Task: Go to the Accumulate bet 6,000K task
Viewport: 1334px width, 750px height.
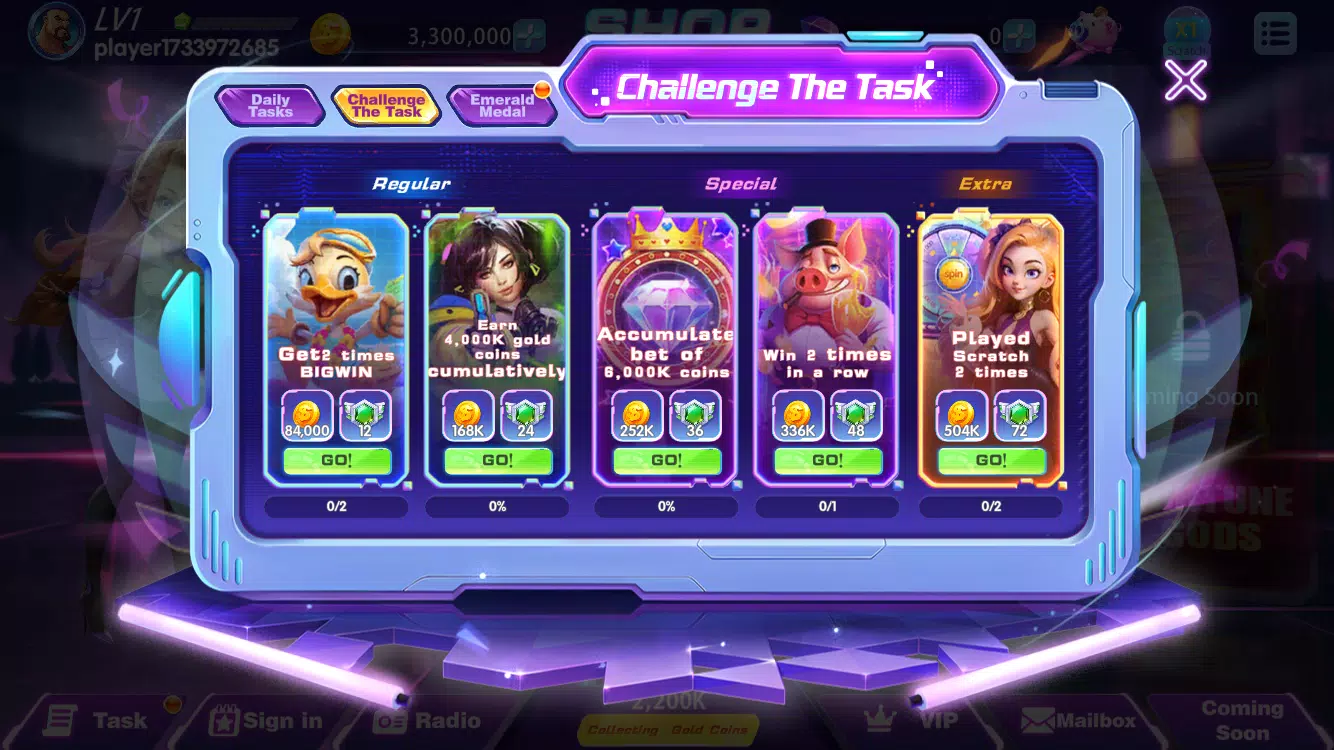Action: point(666,460)
